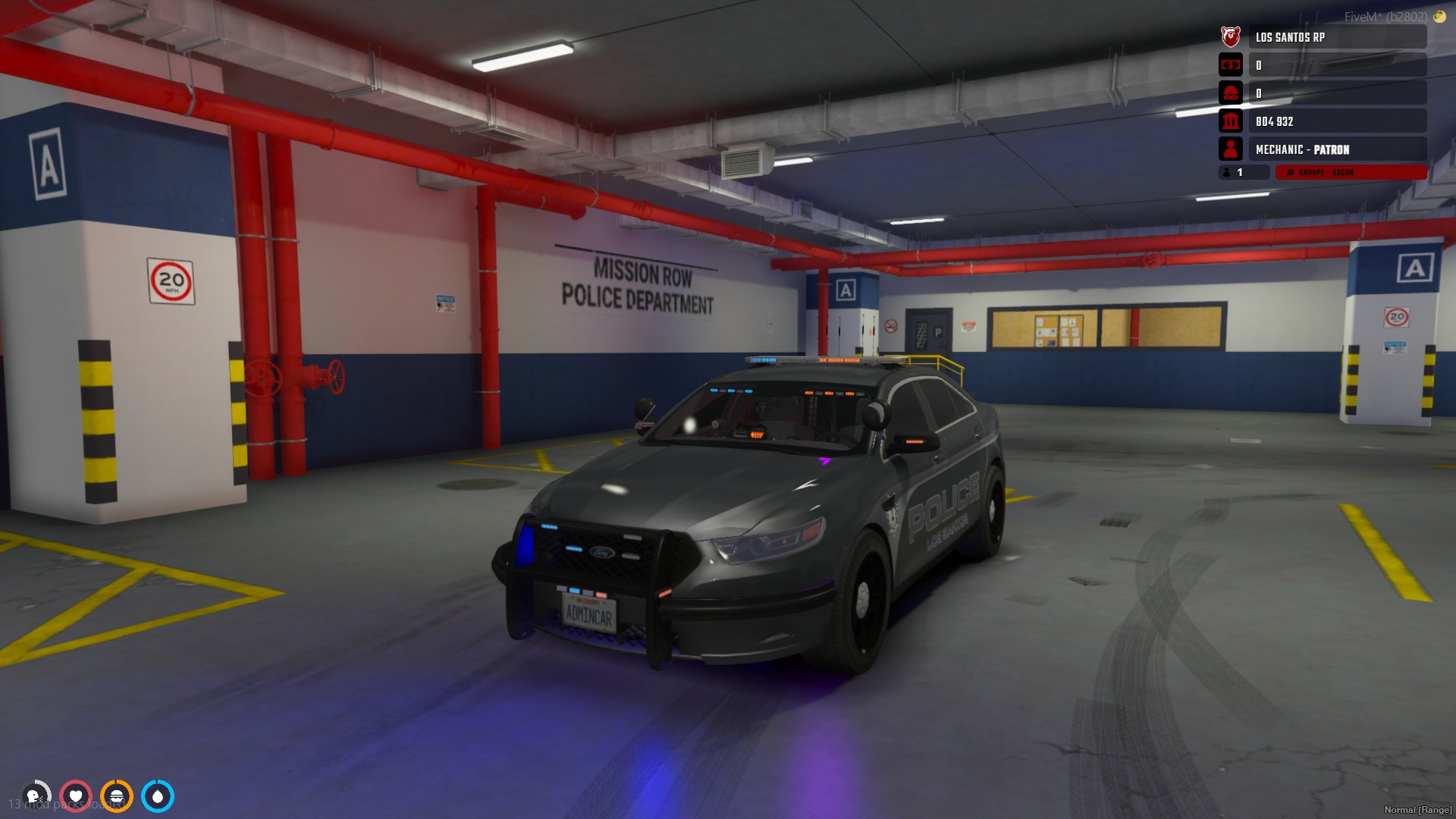
Task: Click the red Groupe - Aucun button
Action: [1351, 173]
